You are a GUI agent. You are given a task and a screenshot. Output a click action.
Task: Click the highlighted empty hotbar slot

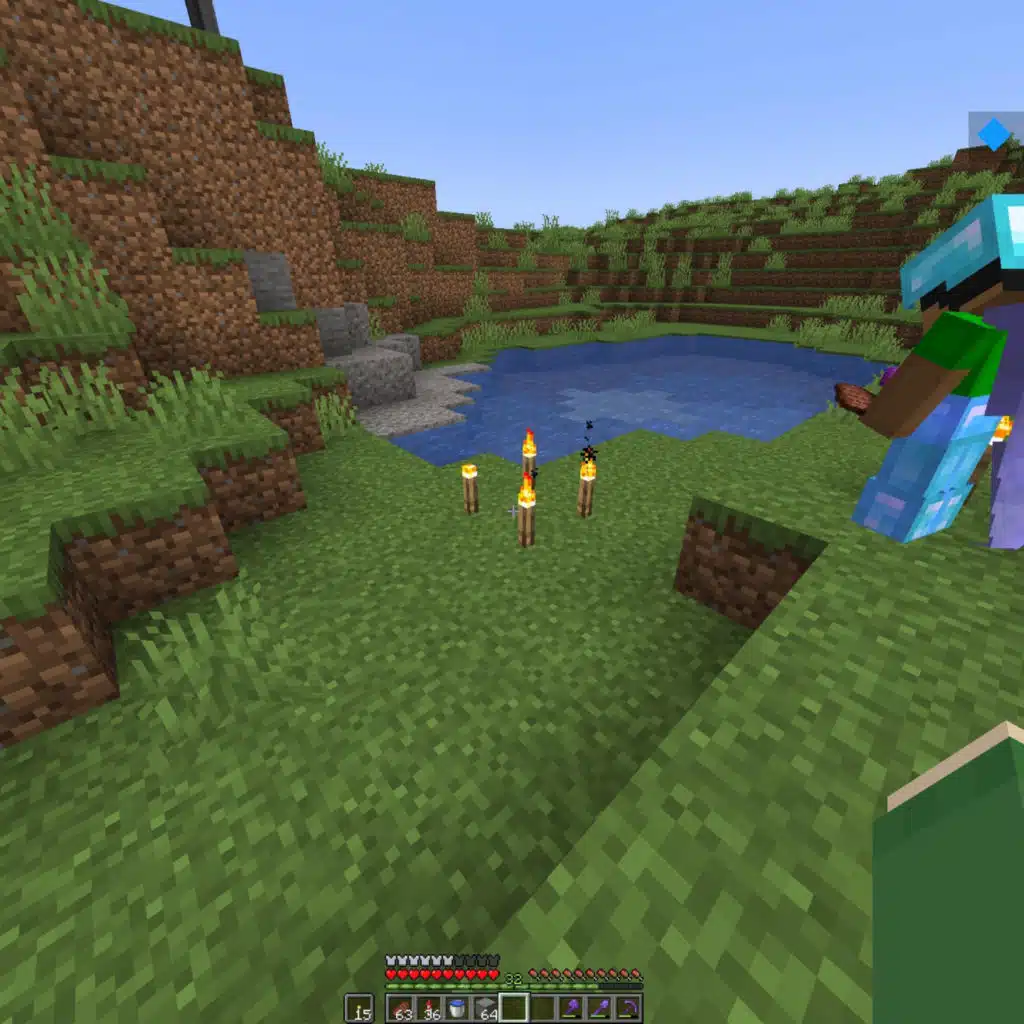[x=514, y=1008]
